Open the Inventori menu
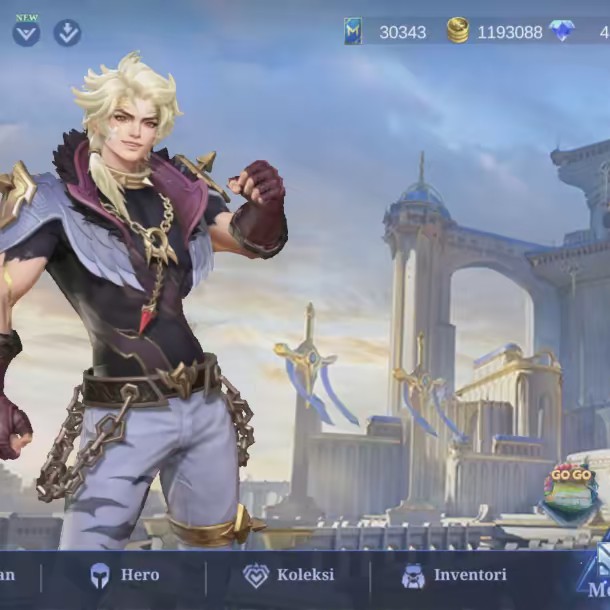Viewport: 610px width, 610px height. (x=453, y=576)
